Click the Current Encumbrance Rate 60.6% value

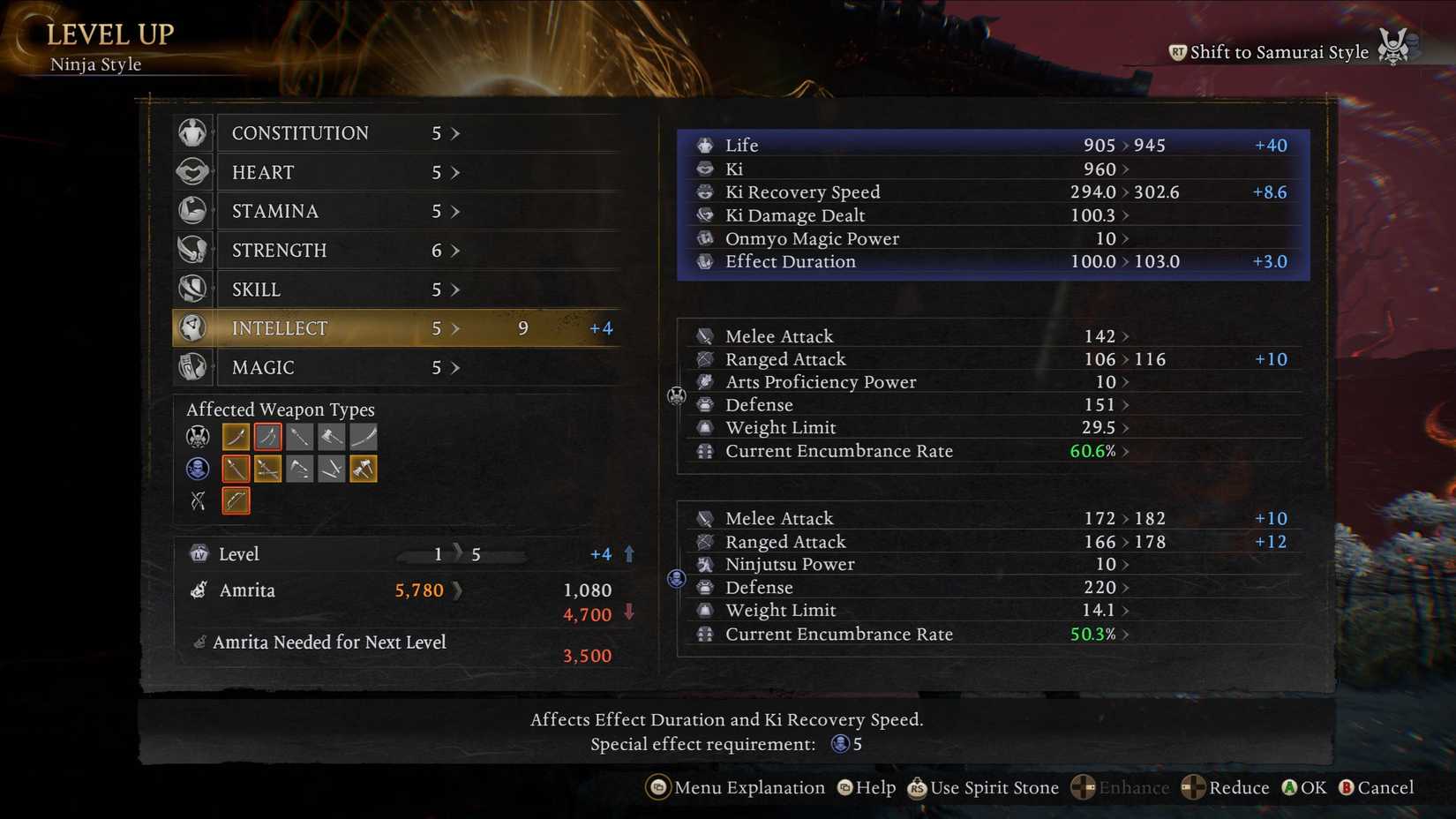pos(1092,451)
